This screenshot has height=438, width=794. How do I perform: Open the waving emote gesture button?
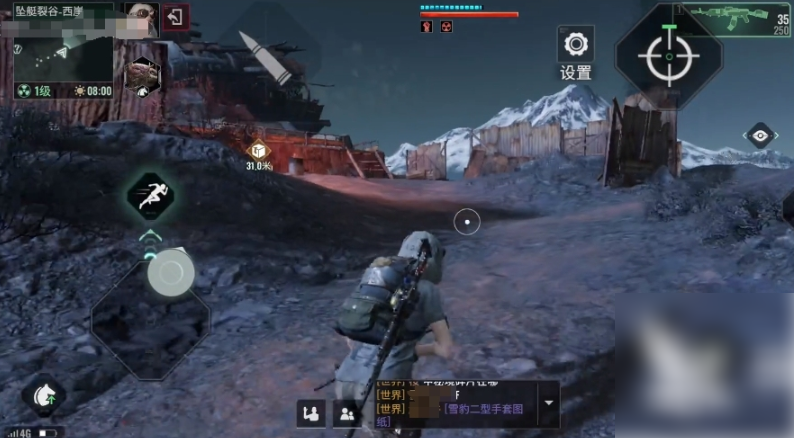pos(311,413)
